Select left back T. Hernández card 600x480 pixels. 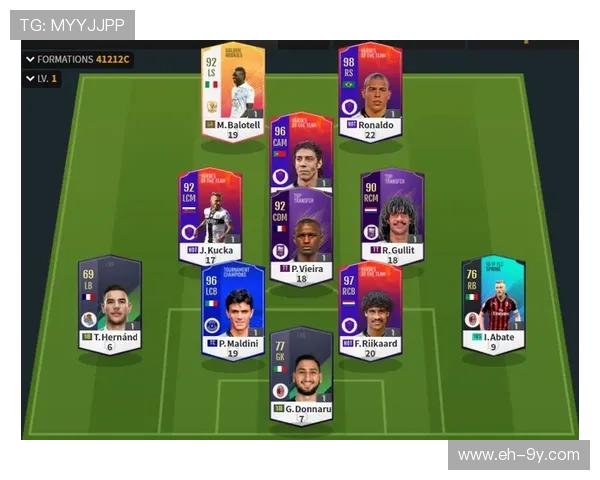click(x=110, y=304)
